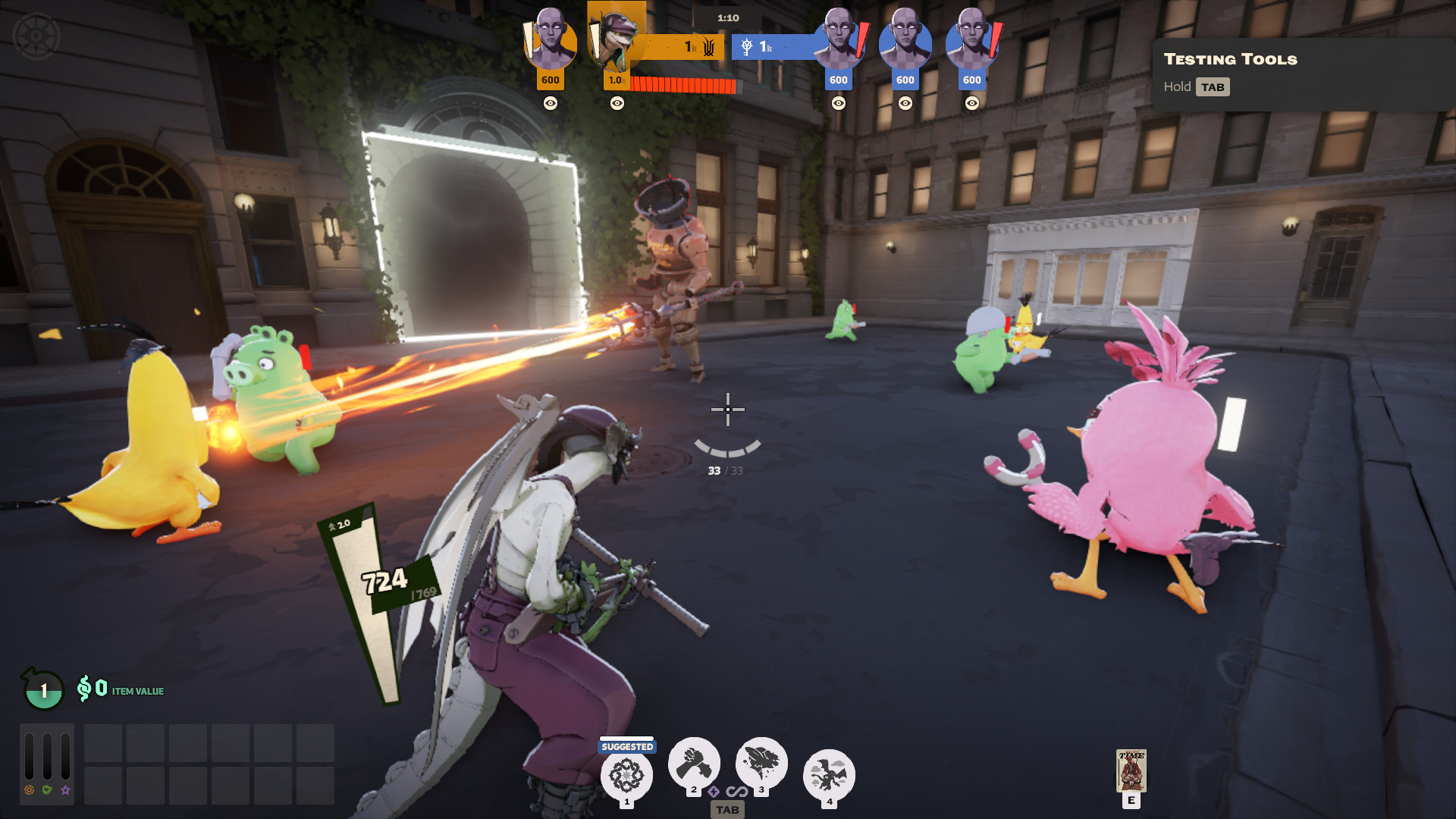Screen dimensions: 1456x819
Task: Trigger the flying gargoyle ultimate ability
Action: click(x=829, y=775)
